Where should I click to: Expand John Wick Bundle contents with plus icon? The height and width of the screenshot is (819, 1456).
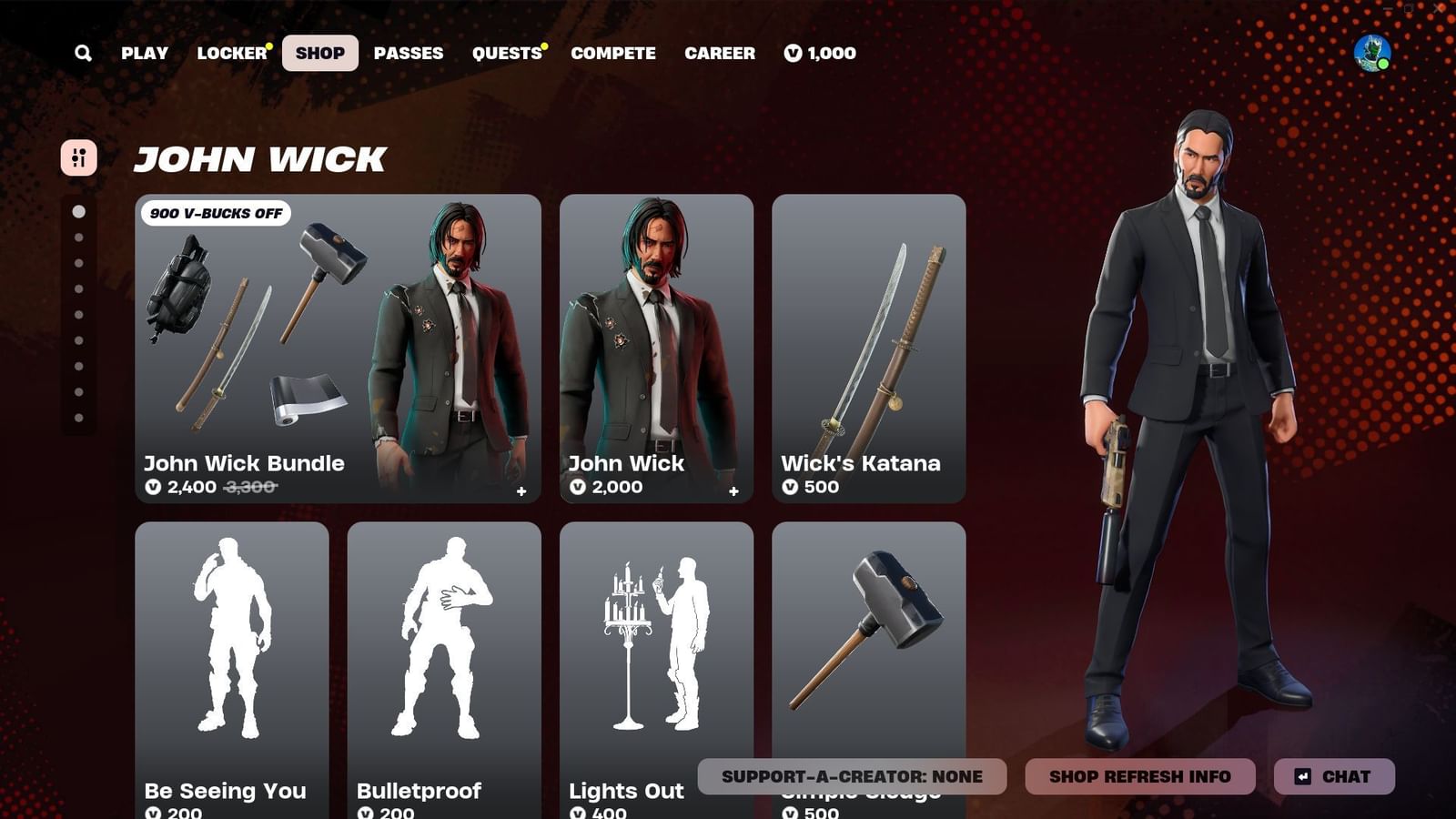click(x=521, y=491)
